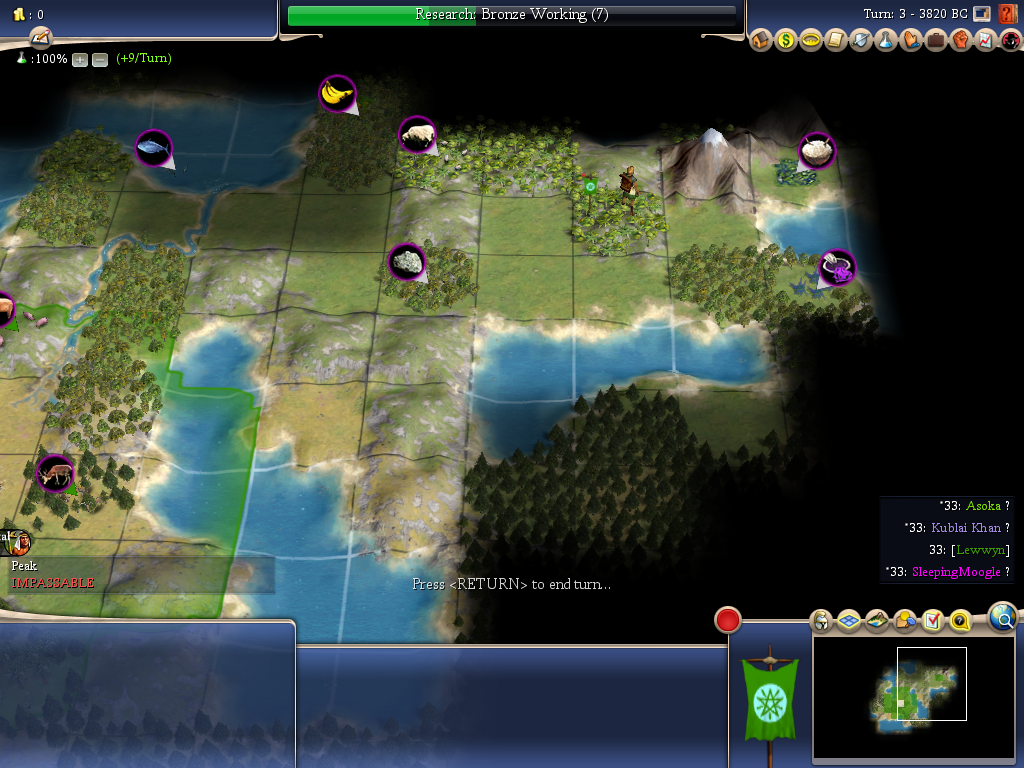The width and height of the screenshot is (1024, 768).
Task: Open the corporation advisor briefcase icon
Action: [936, 41]
